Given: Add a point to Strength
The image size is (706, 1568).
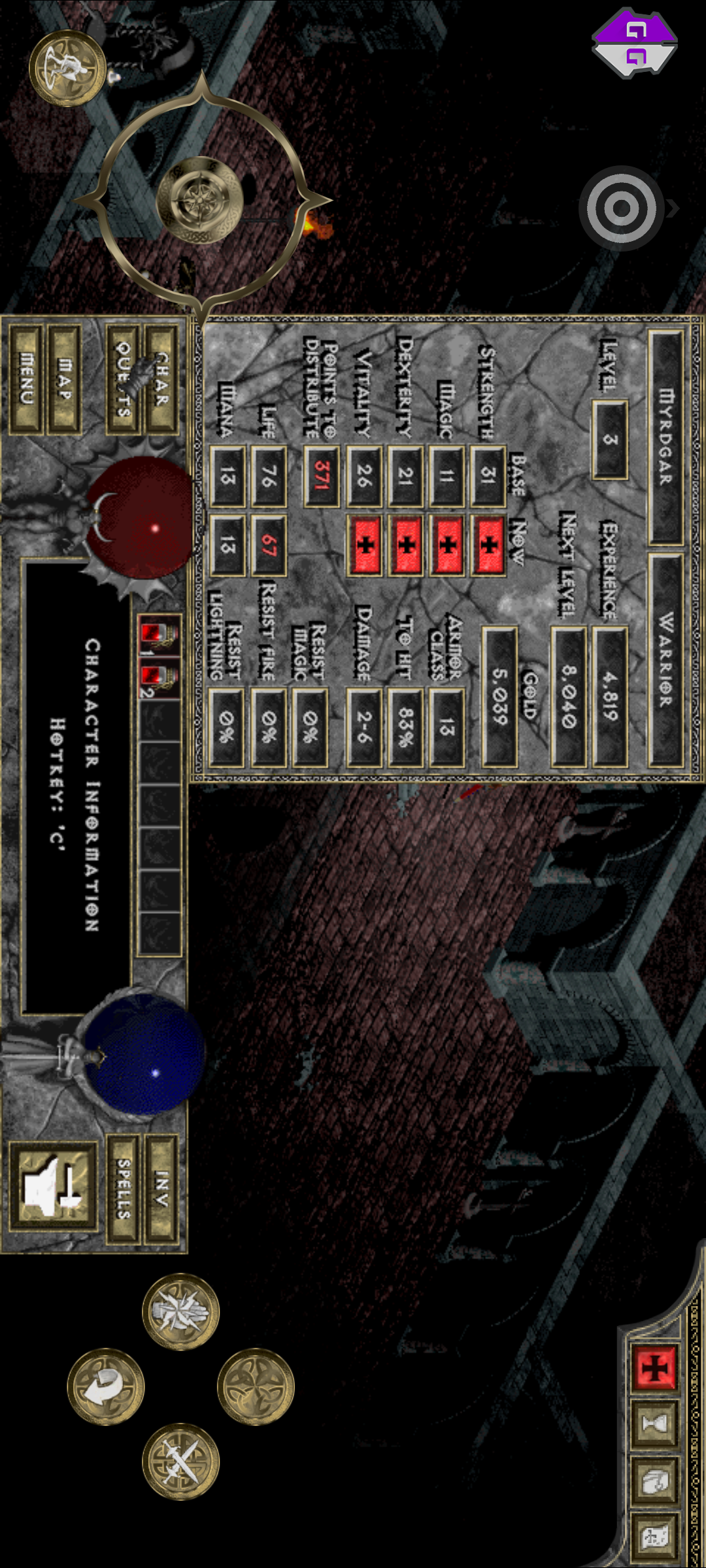Looking at the screenshot, I should coord(488,544).
